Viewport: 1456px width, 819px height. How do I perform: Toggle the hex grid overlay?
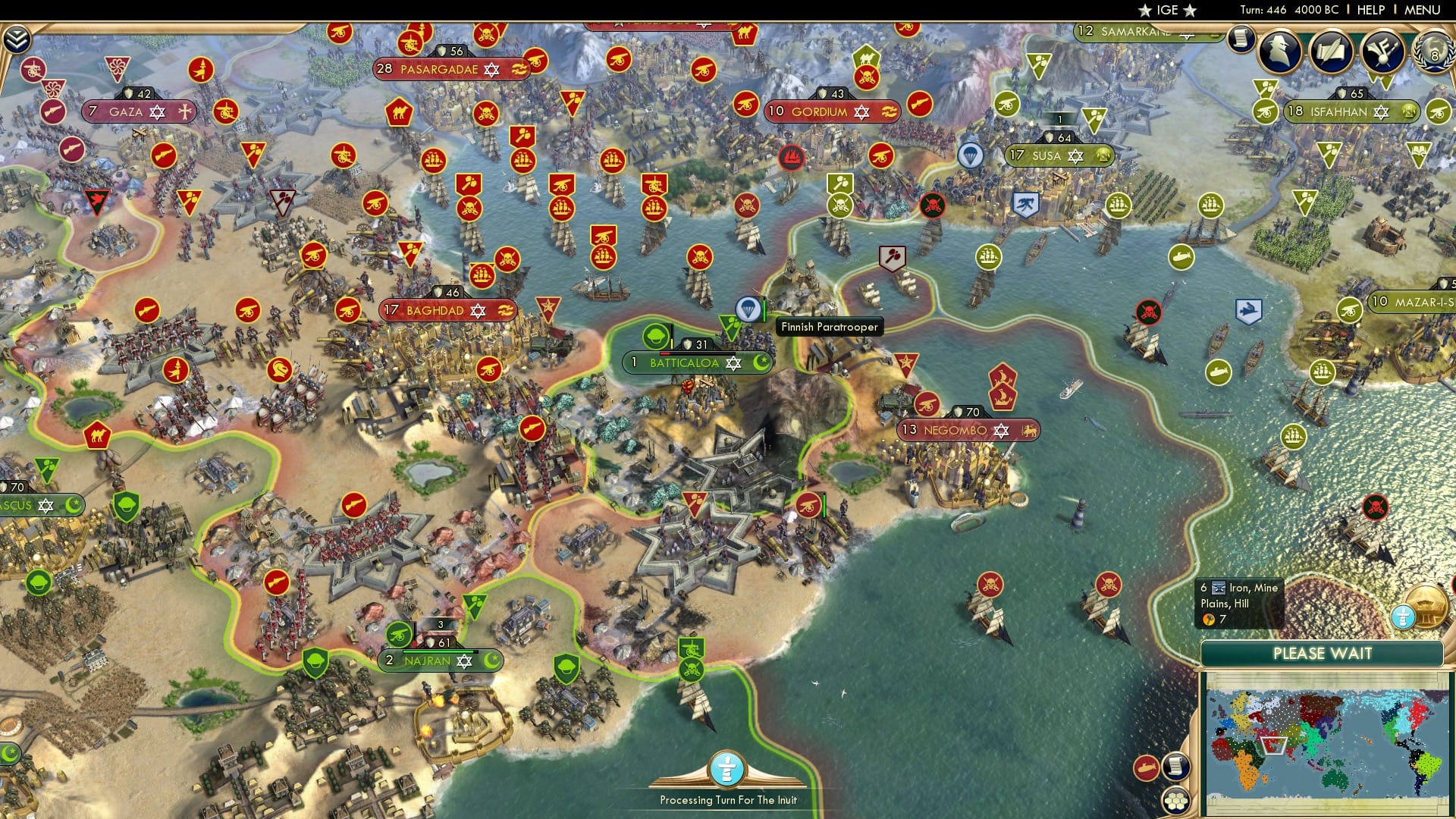tap(1175, 802)
